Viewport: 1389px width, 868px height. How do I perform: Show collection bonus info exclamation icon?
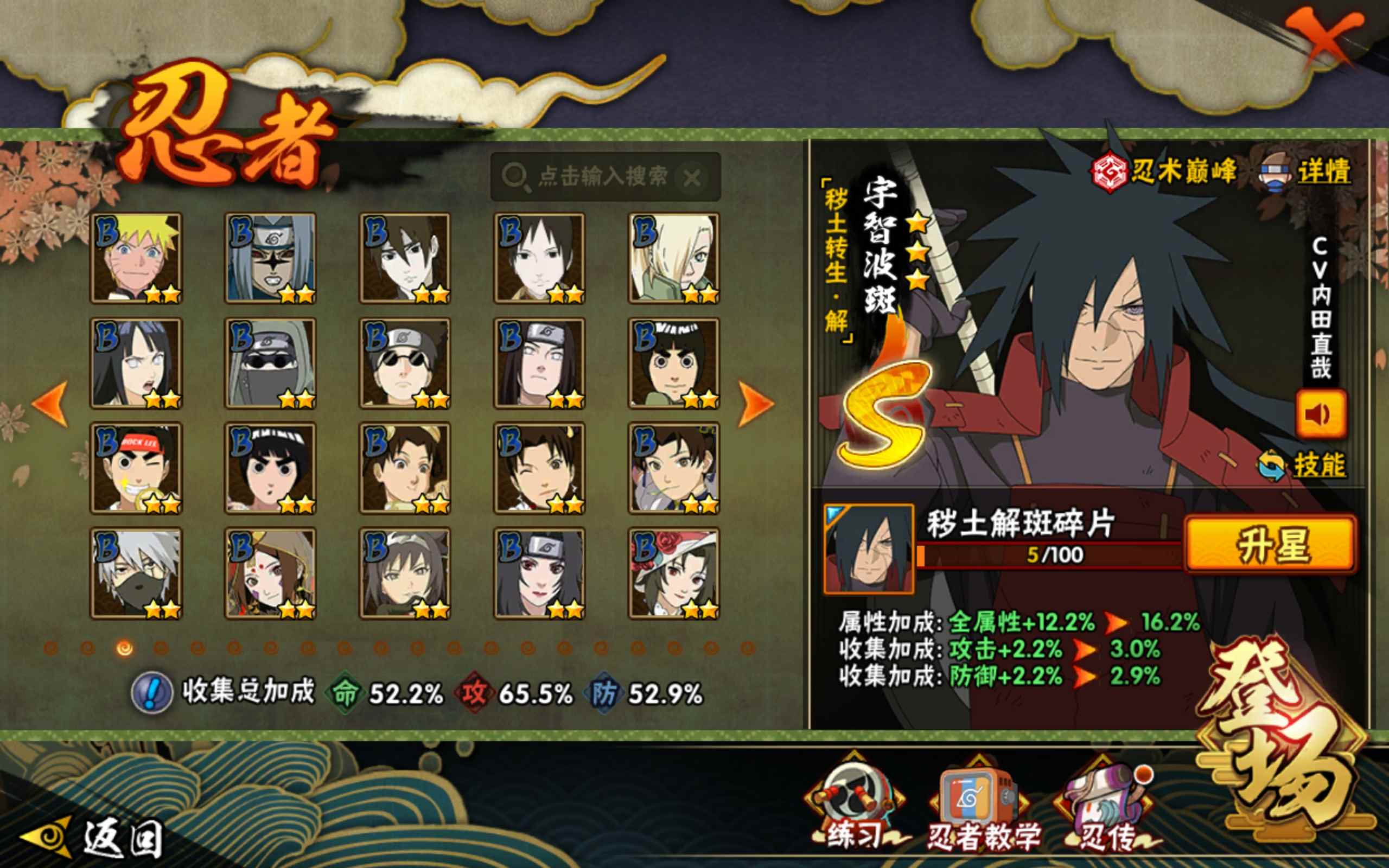click(151, 693)
